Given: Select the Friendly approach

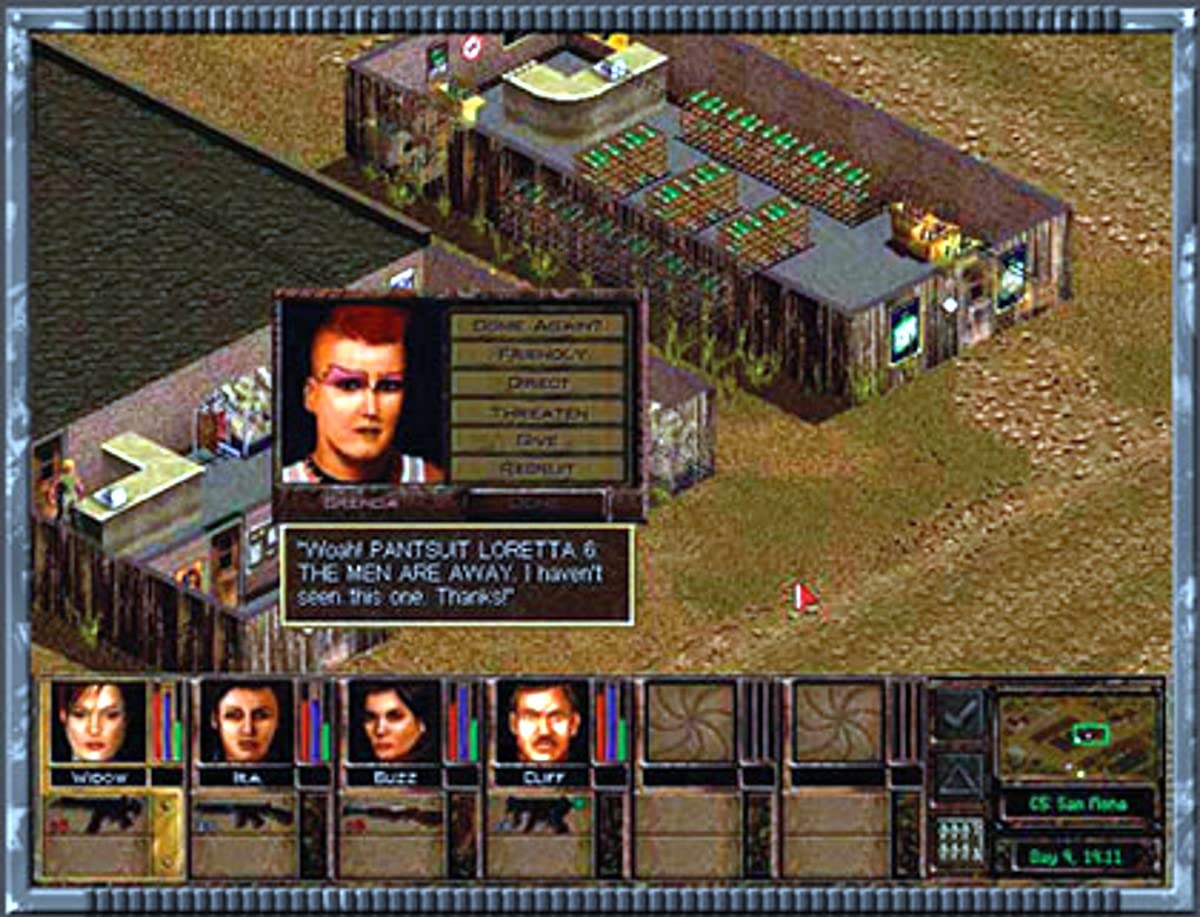Looking at the screenshot, I should coord(538,354).
